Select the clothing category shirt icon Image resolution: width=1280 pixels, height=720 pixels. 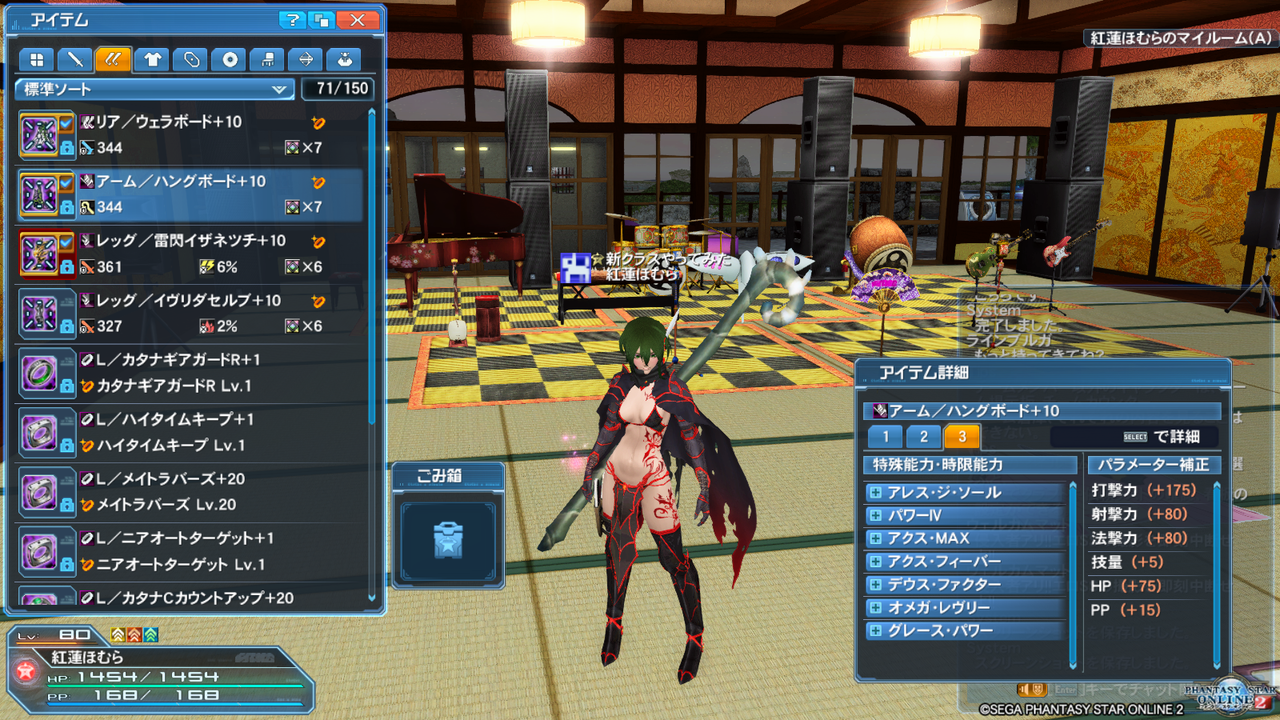point(151,59)
